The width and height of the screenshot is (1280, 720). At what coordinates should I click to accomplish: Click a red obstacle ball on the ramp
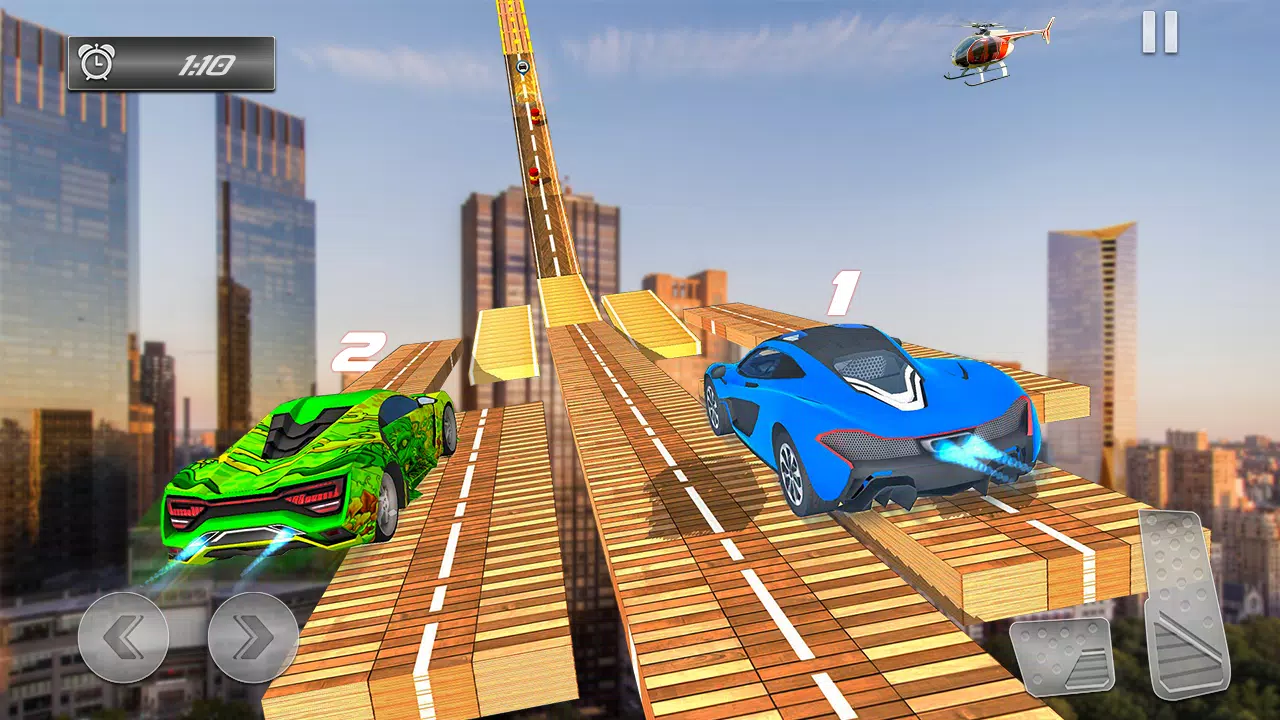536,115
